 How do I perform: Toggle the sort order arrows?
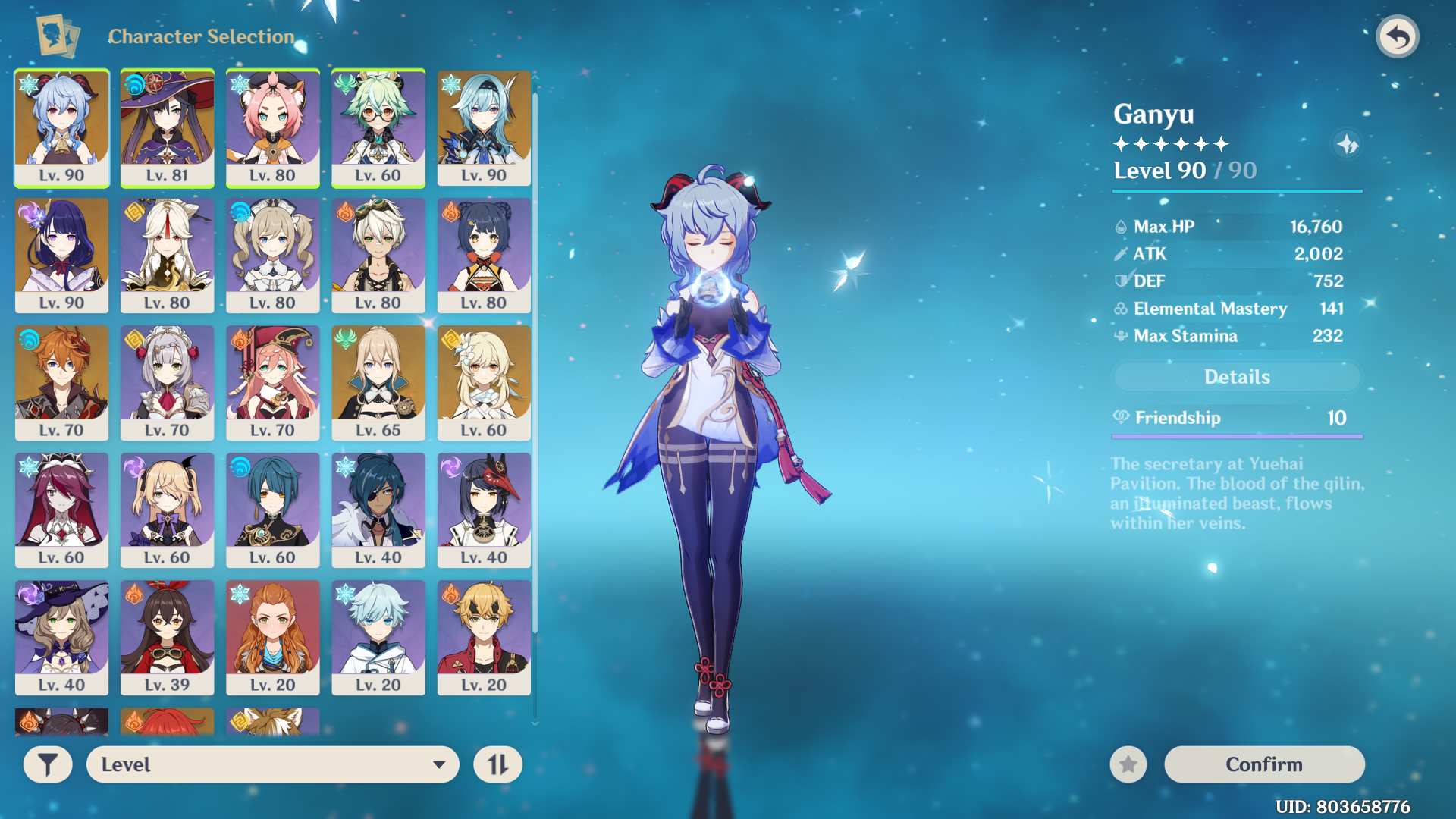497,764
